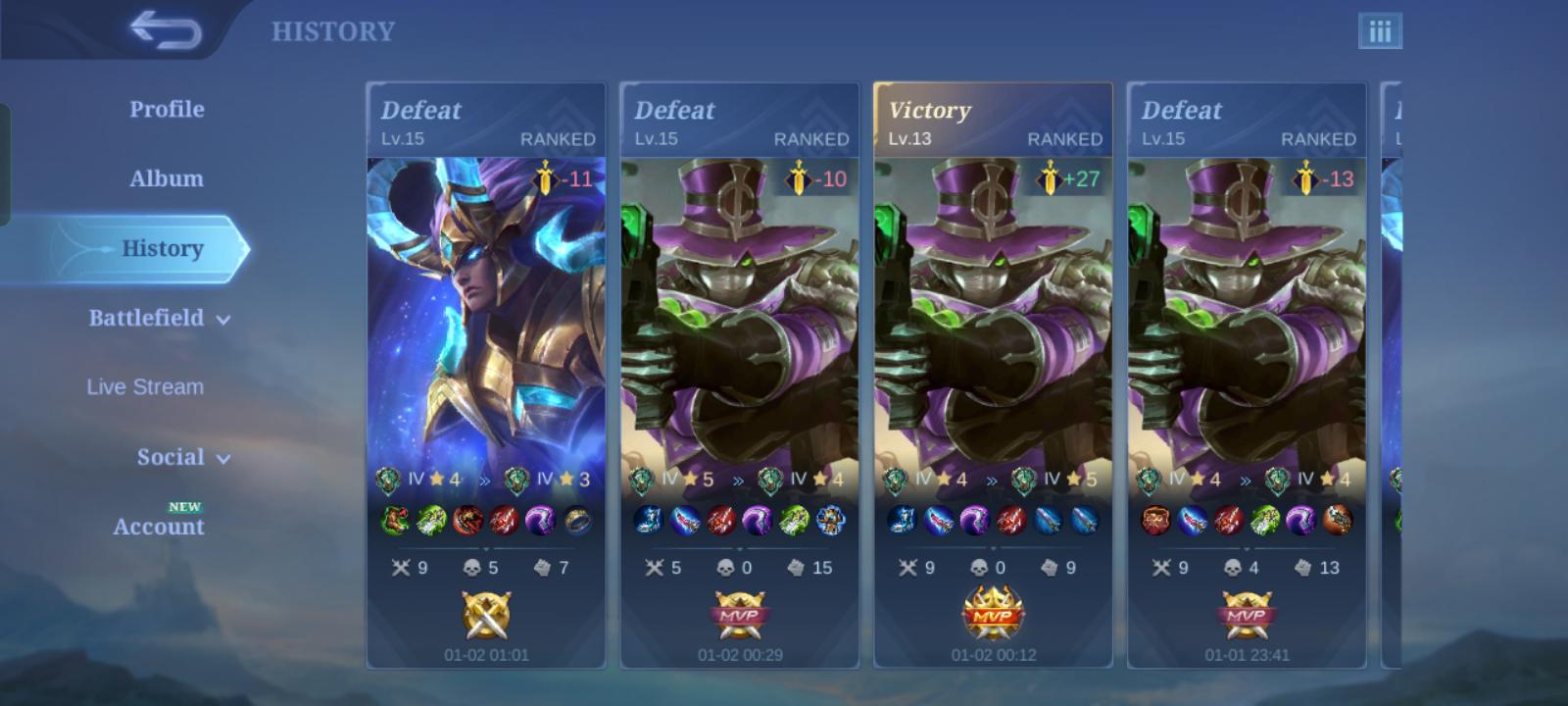1568x706 pixels.
Task: Open Live Stream
Action: [143, 386]
